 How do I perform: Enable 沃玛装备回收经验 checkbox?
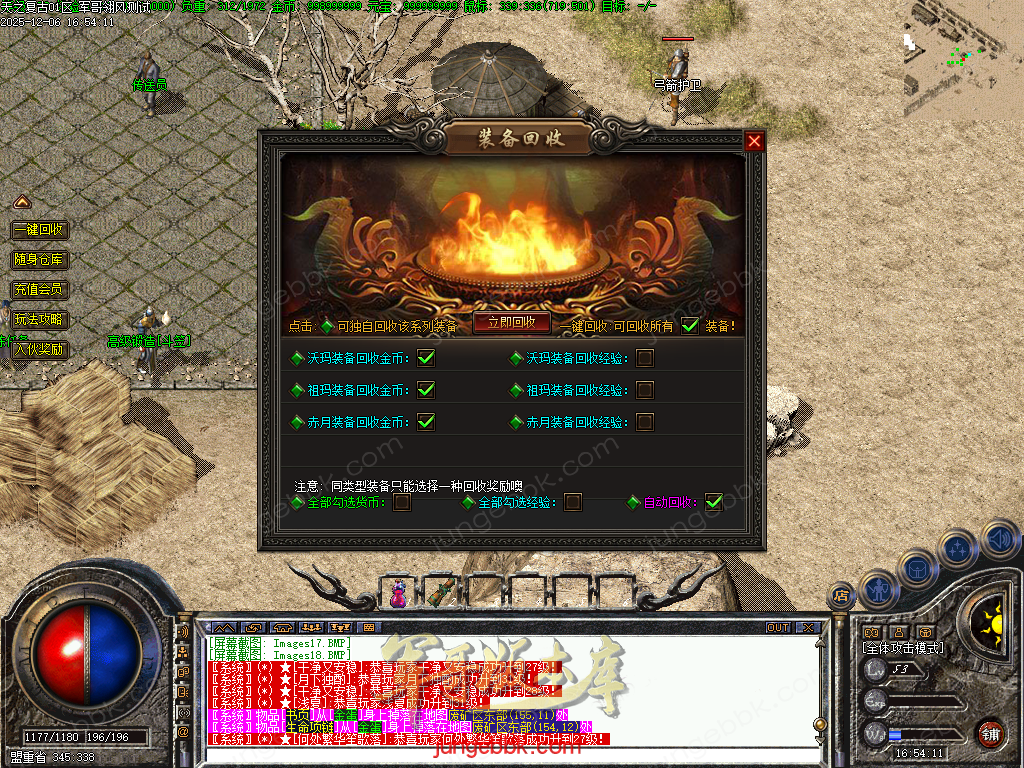pos(645,358)
